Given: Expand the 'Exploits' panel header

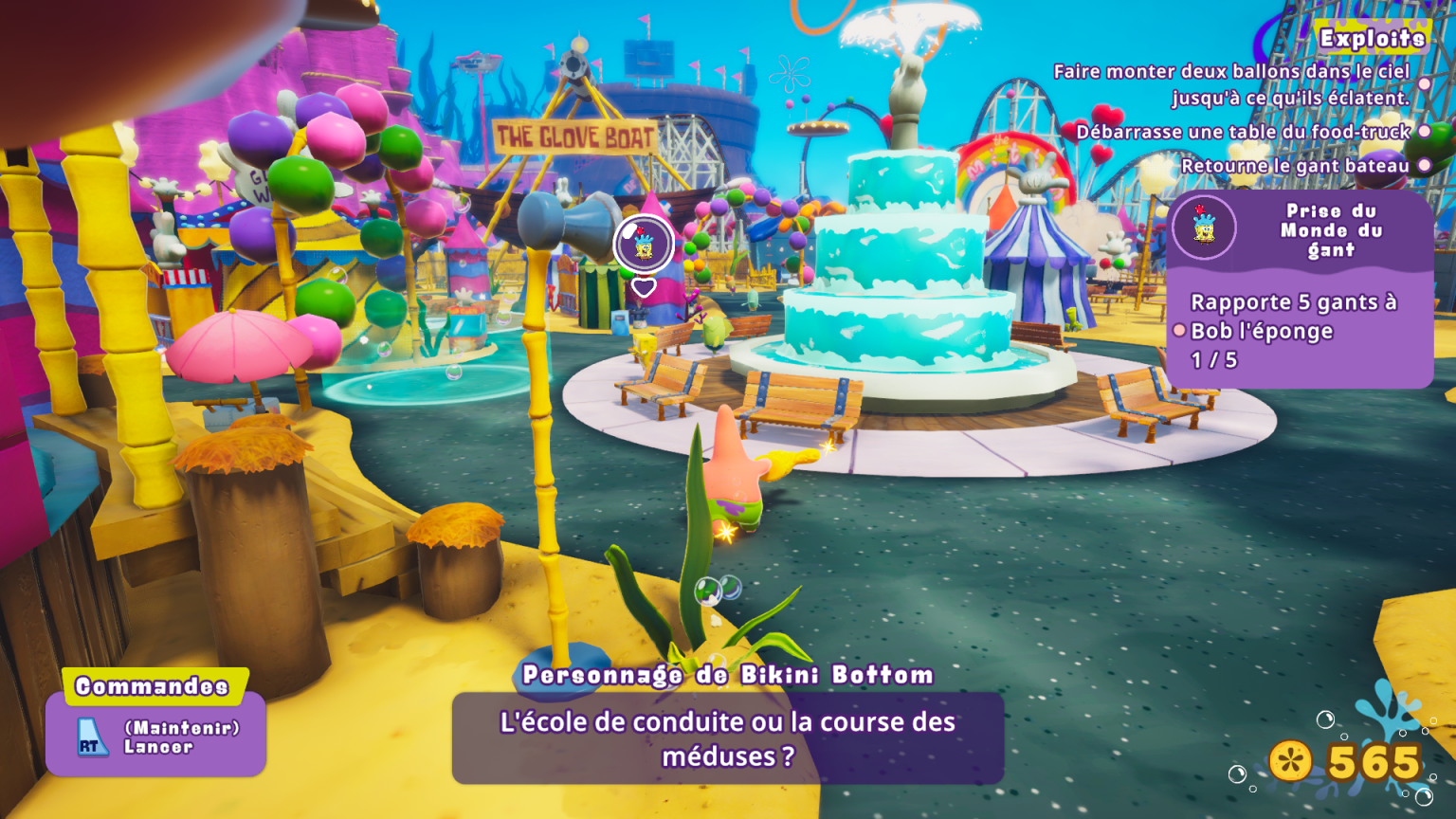Looking at the screenshot, I should click(x=1371, y=39).
